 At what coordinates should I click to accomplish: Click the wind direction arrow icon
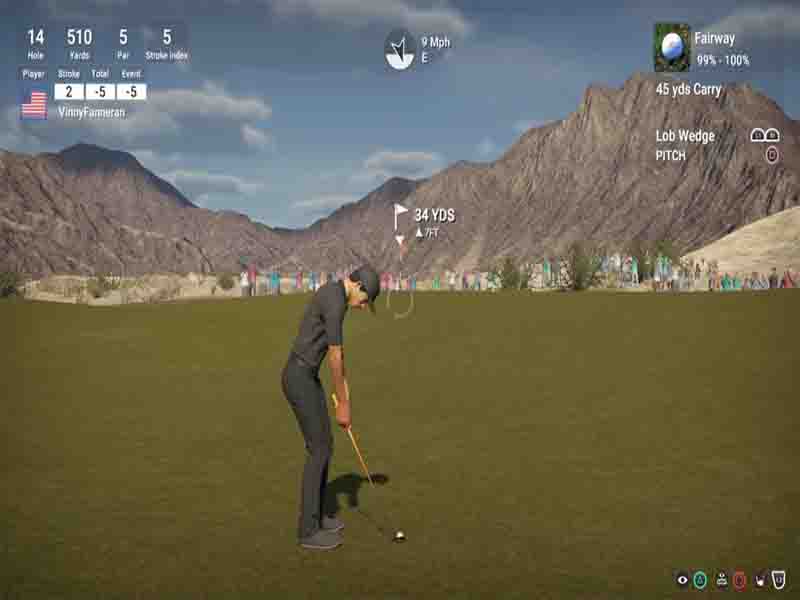[400, 50]
